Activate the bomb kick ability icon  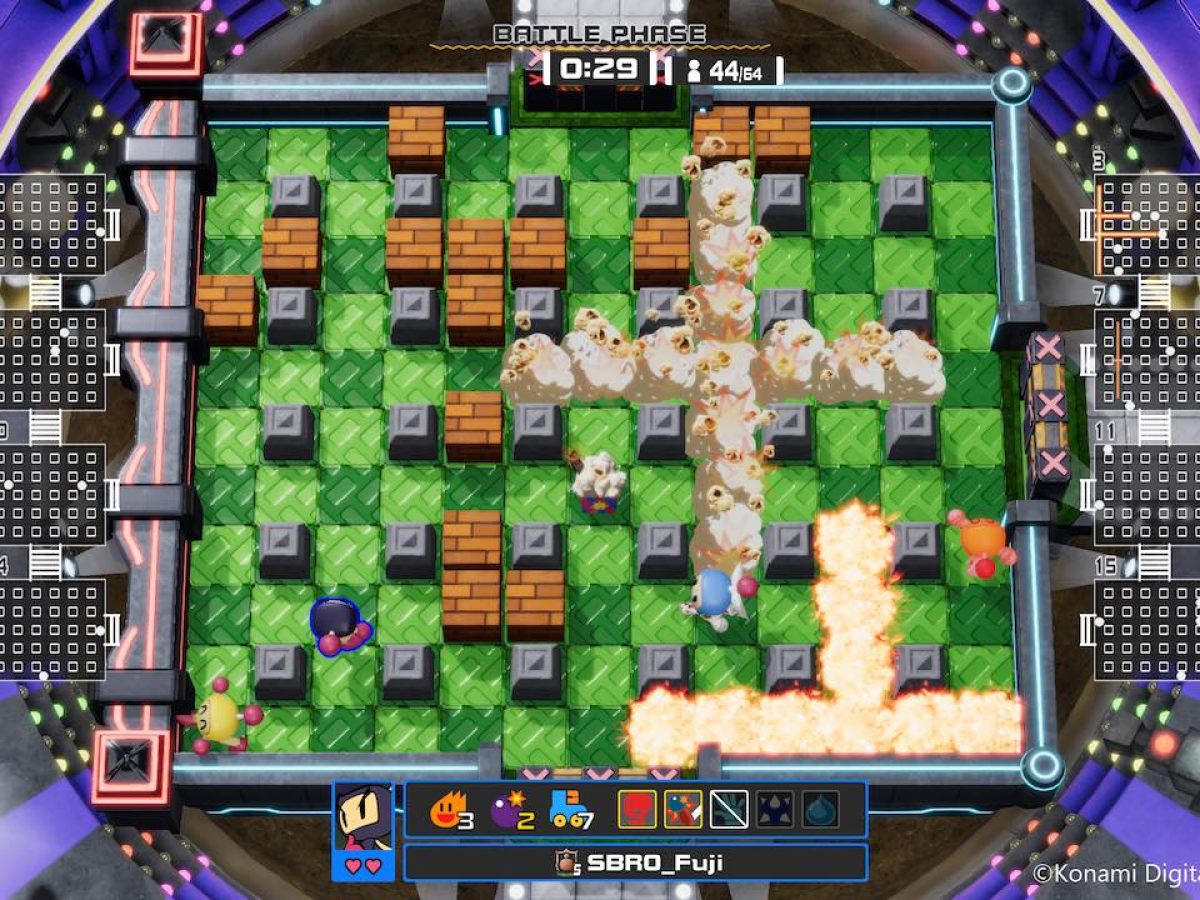pyautogui.click(x=684, y=809)
